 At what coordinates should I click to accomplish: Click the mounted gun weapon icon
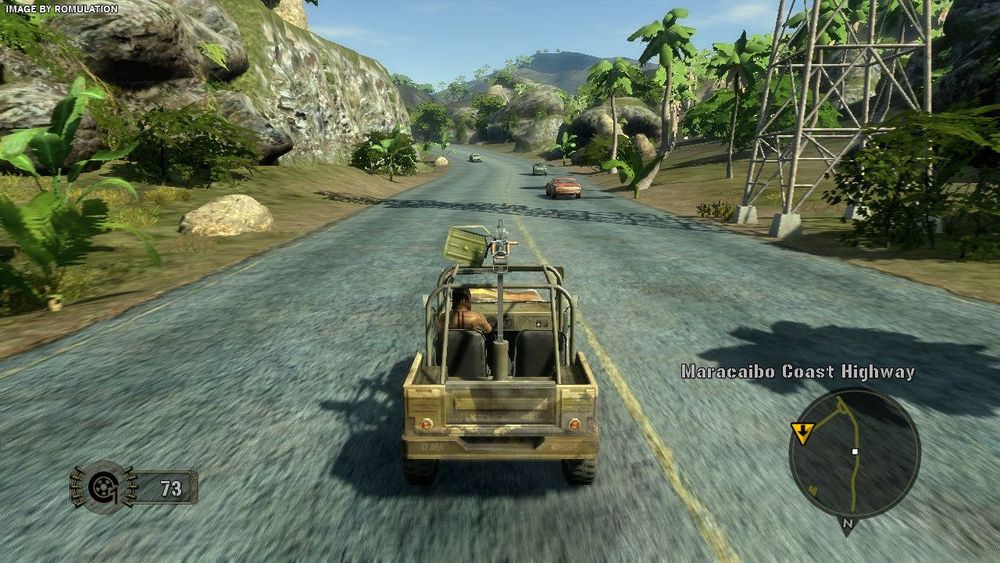click(x=101, y=487)
